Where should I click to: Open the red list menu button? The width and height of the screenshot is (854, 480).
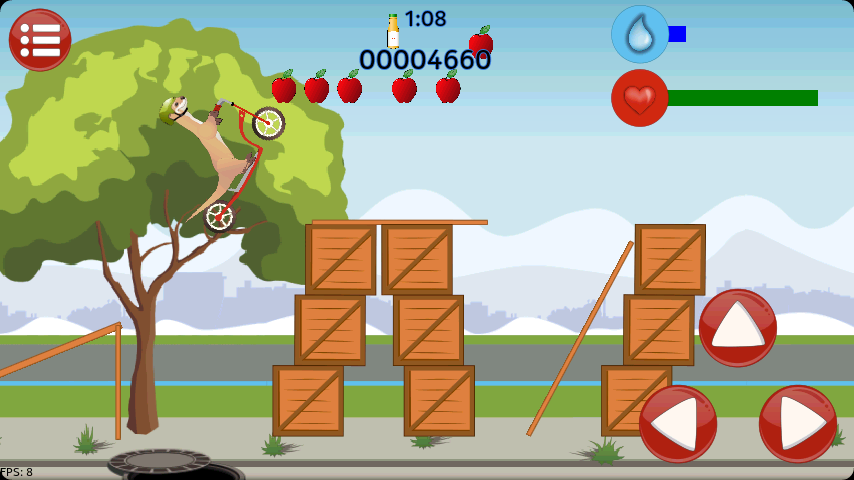click(40, 40)
